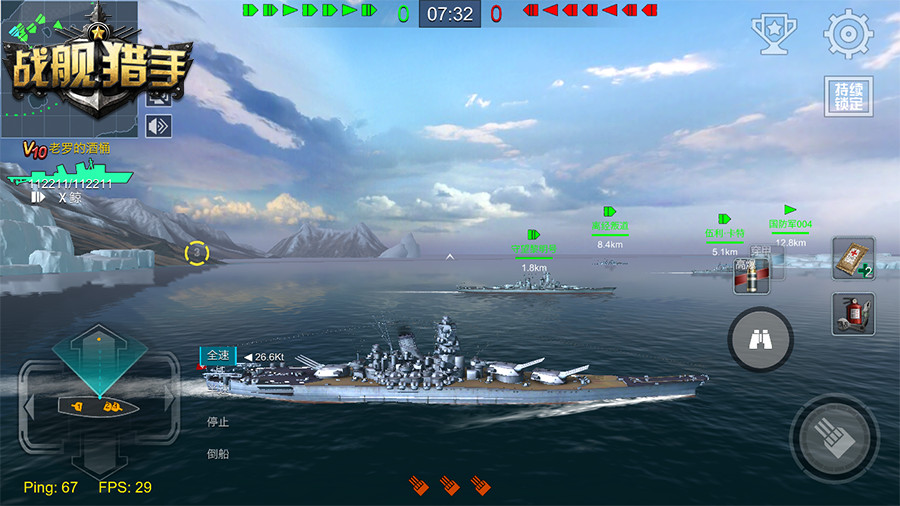
Task: Toggle the 持续锁定 continuous lock button
Action: (848, 97)
